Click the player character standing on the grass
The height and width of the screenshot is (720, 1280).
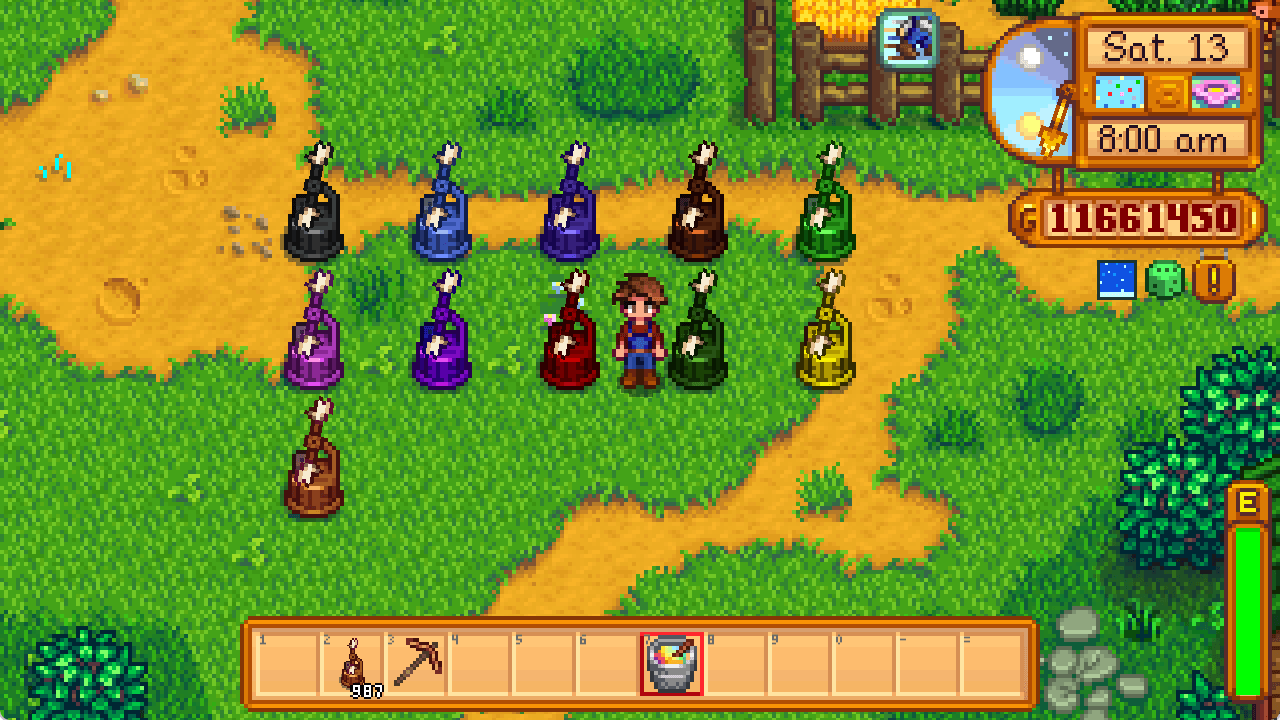tap(641, 330)
